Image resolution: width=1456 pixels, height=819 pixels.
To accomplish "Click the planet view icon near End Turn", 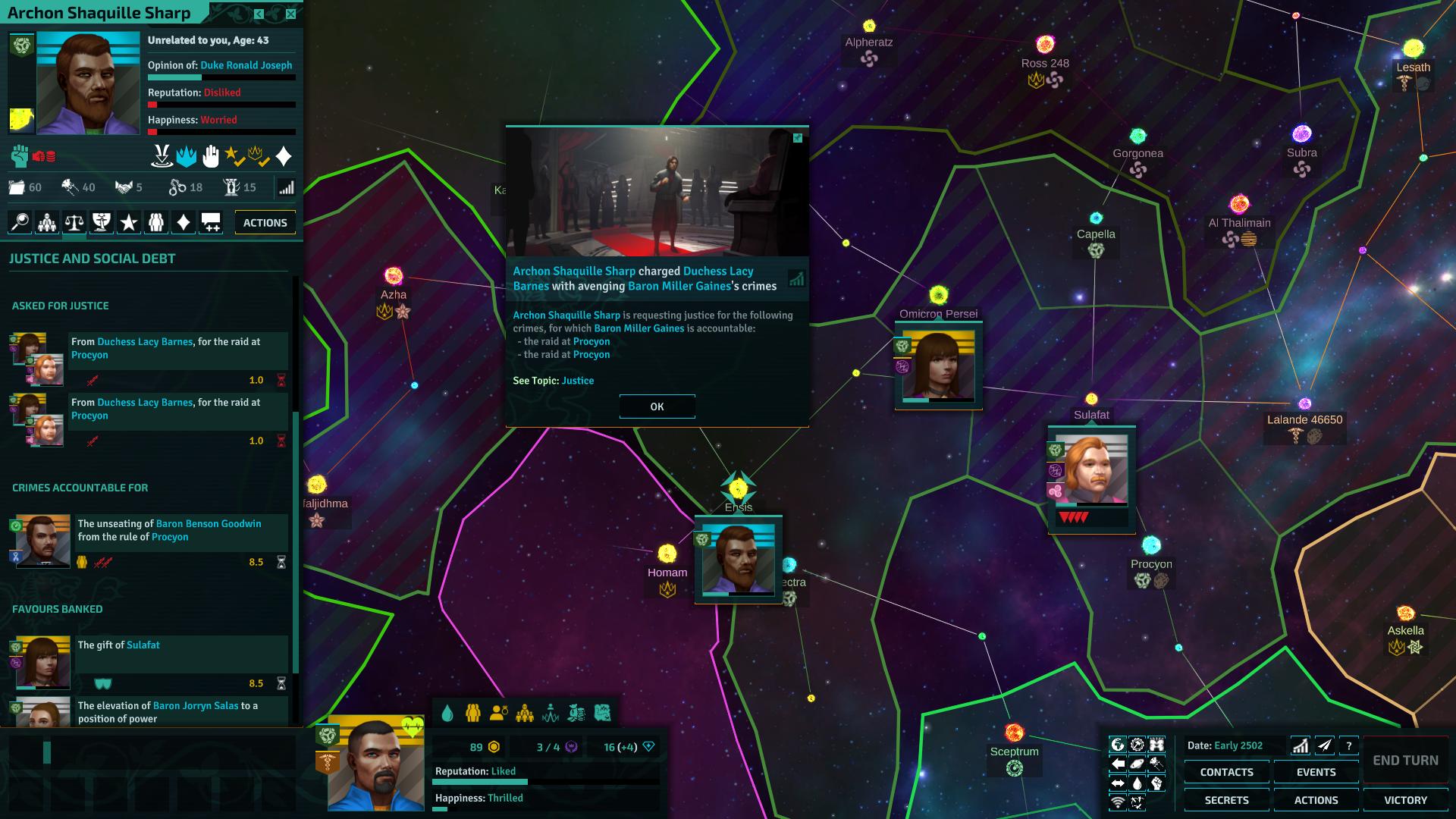I will (x=1137, y=764).
